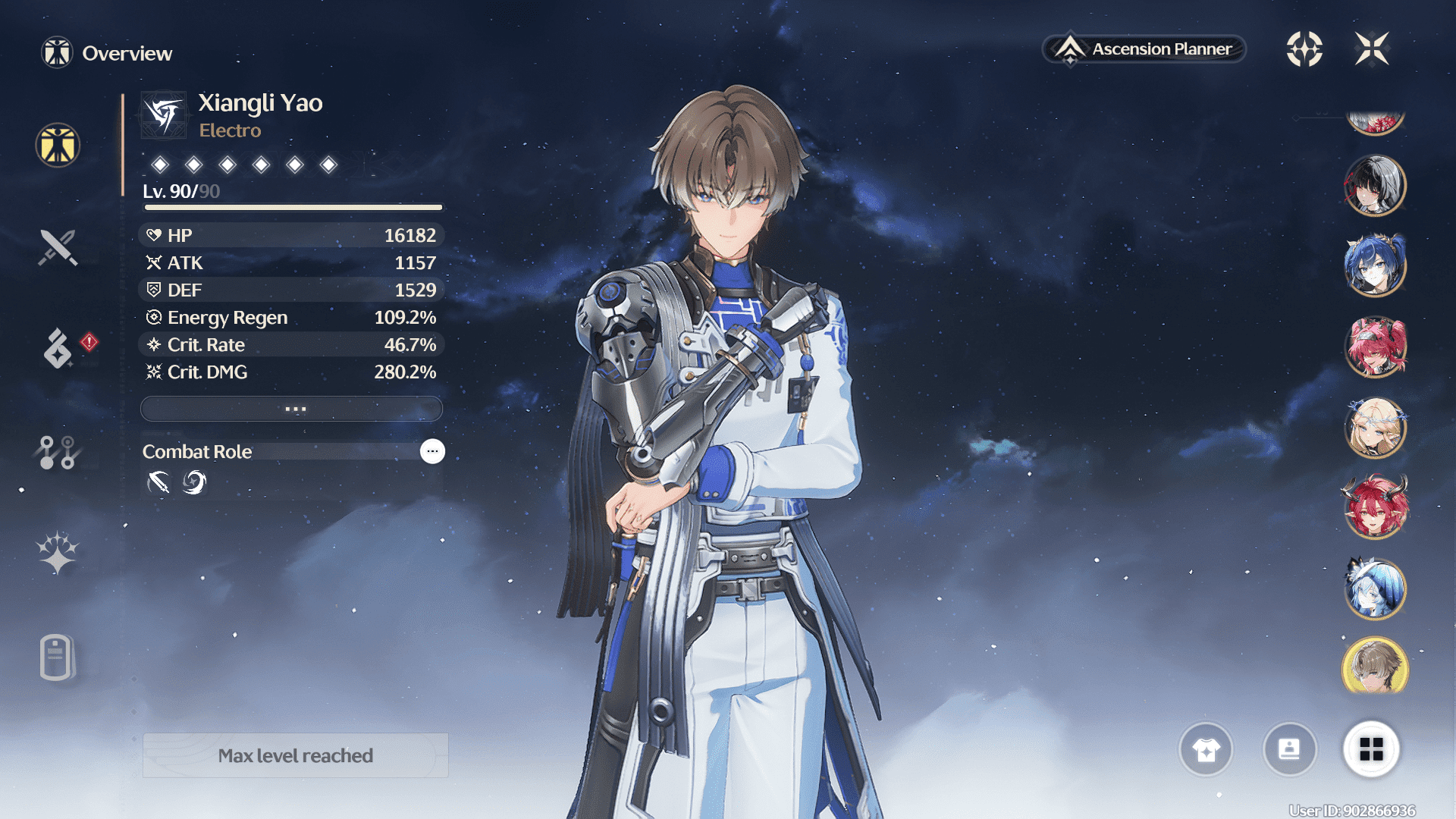
Task: Open the Resonance Chain starburst tab
Action: click(x=58, y=552)
